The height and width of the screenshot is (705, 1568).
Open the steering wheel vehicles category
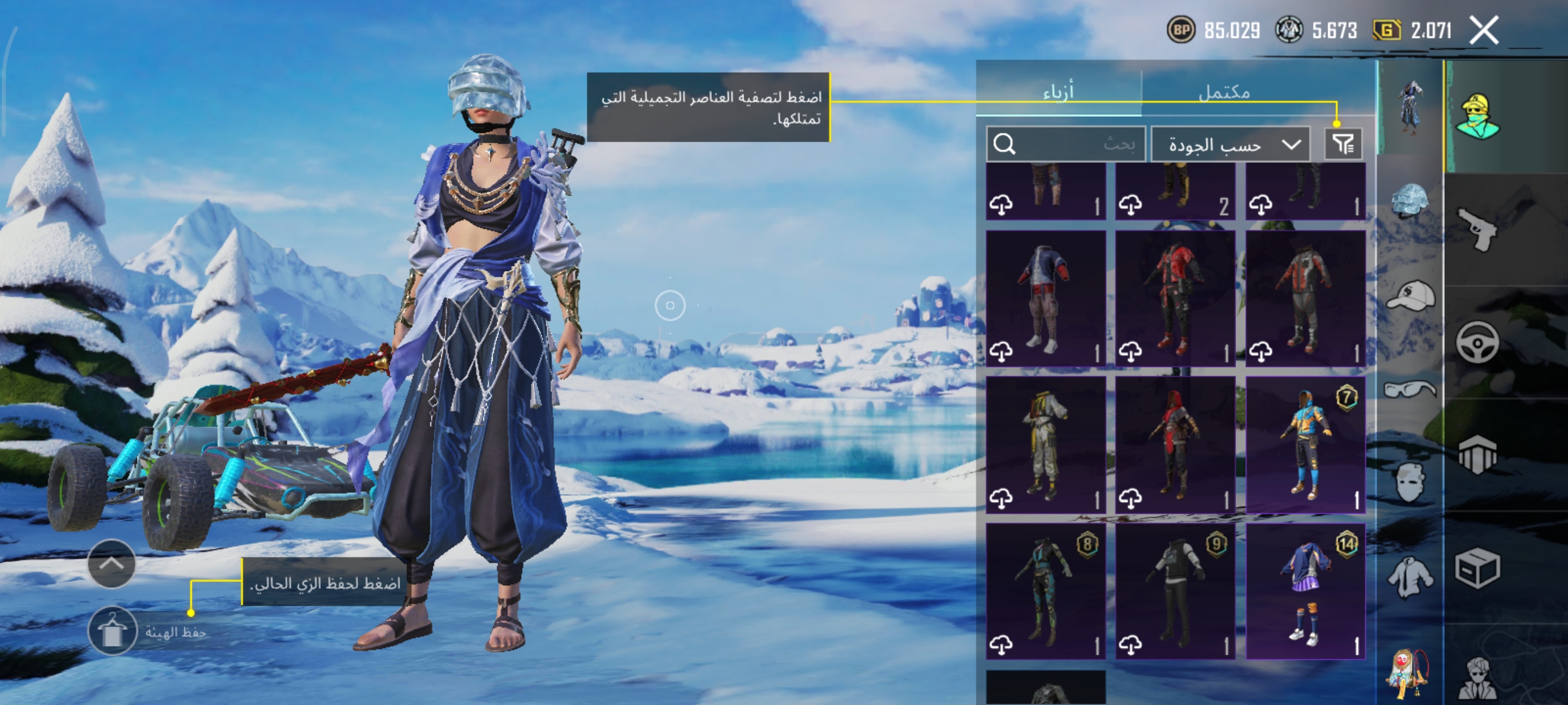coord(1477,342)
